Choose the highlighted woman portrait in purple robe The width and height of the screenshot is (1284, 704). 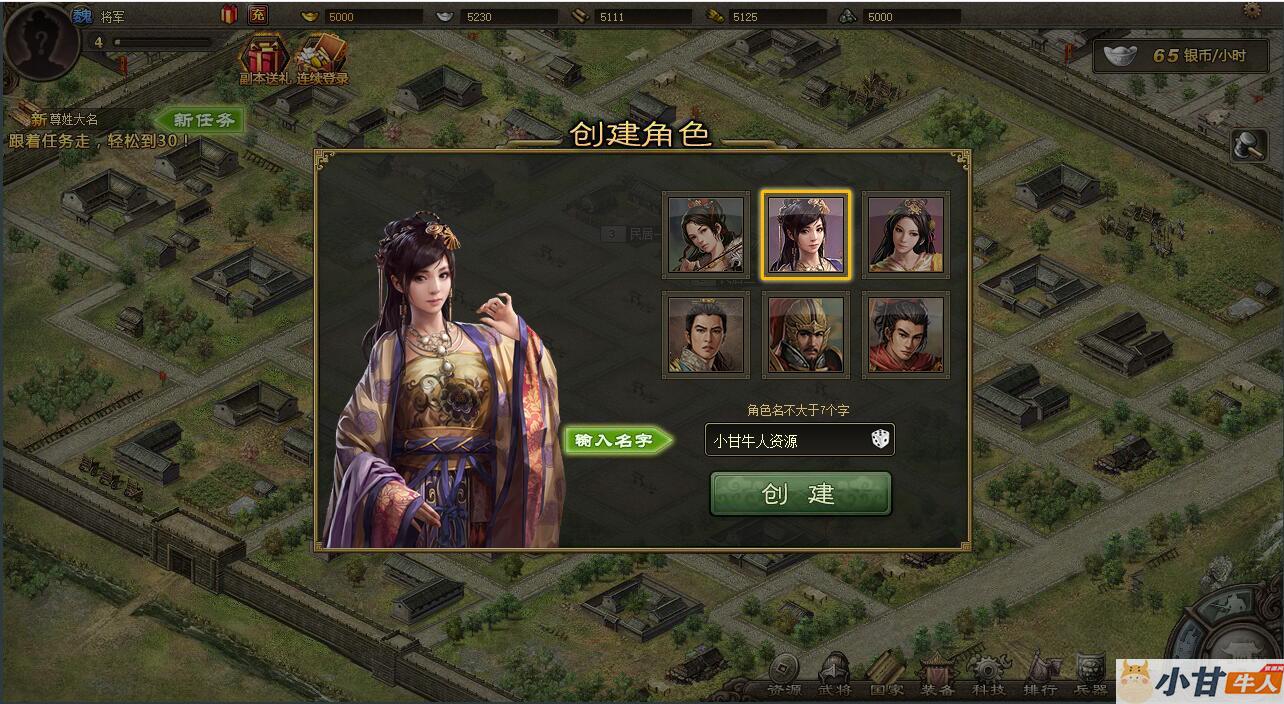[x=806, y=235]
